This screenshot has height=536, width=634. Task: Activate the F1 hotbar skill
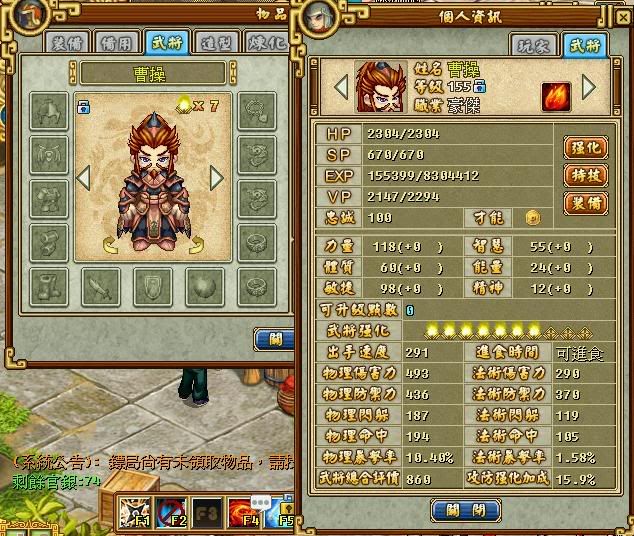(136, 512)
